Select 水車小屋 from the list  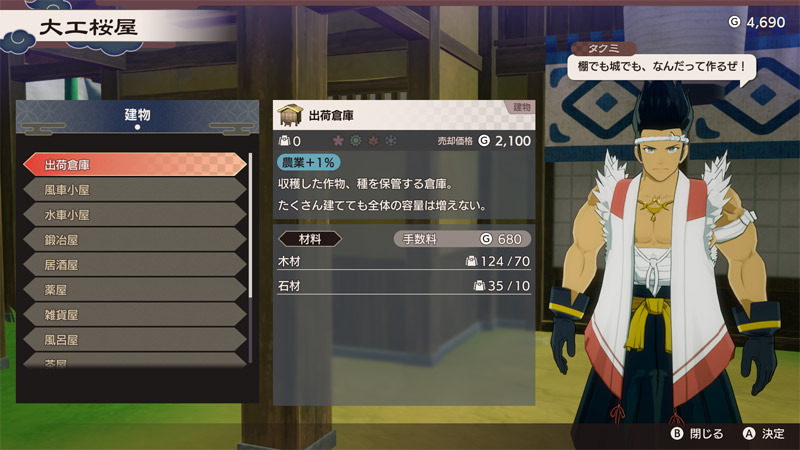[x=133, y=214]
